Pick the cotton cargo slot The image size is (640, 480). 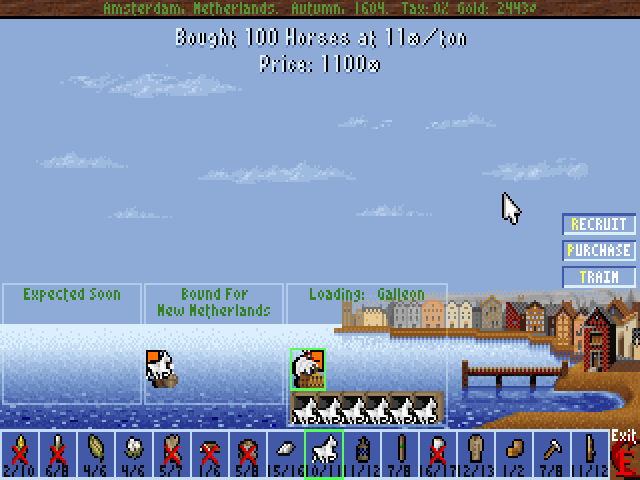(133, 455)
